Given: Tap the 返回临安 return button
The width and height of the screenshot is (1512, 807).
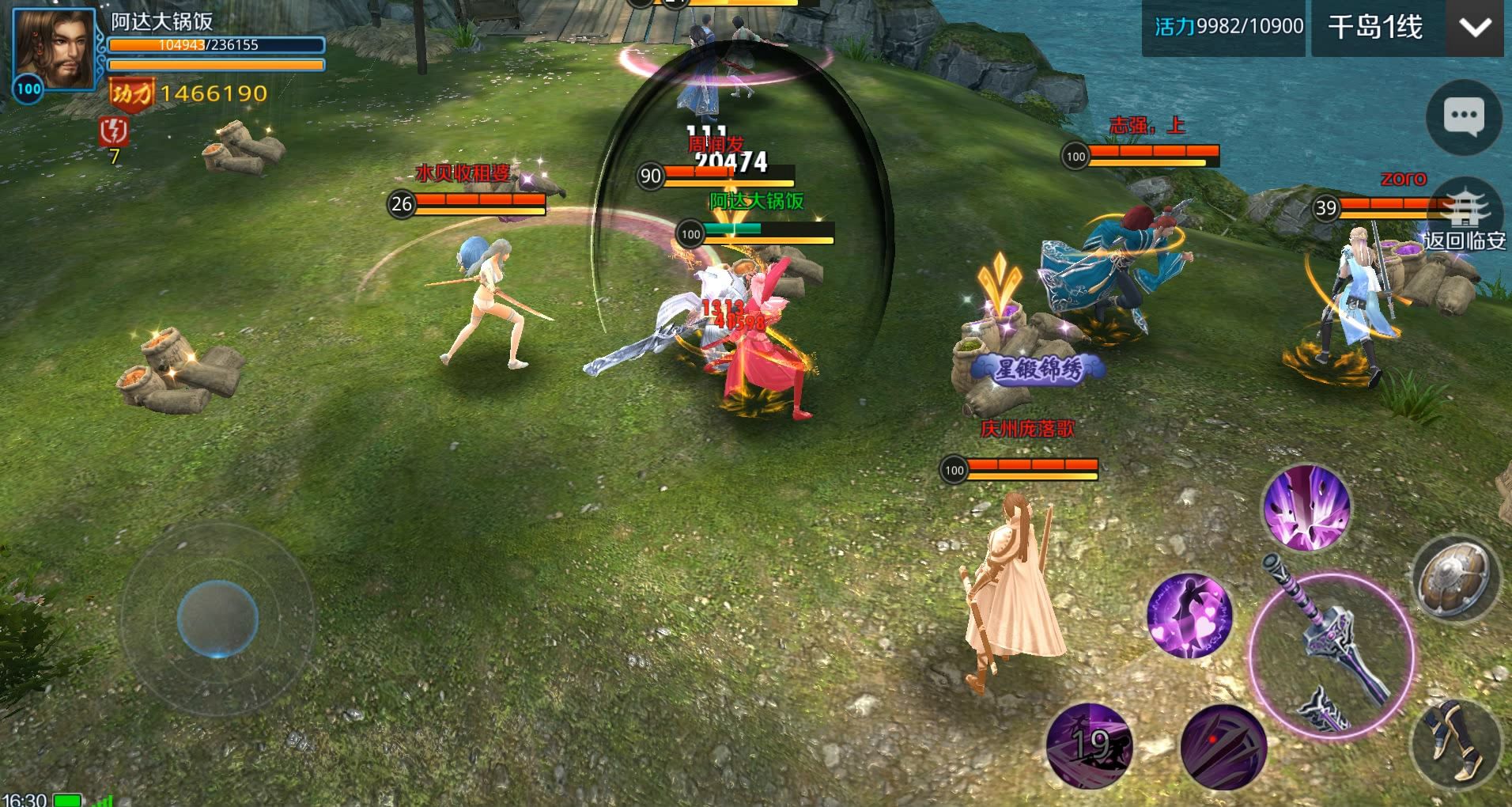Looking at the screenshot, I should 1465,219.
